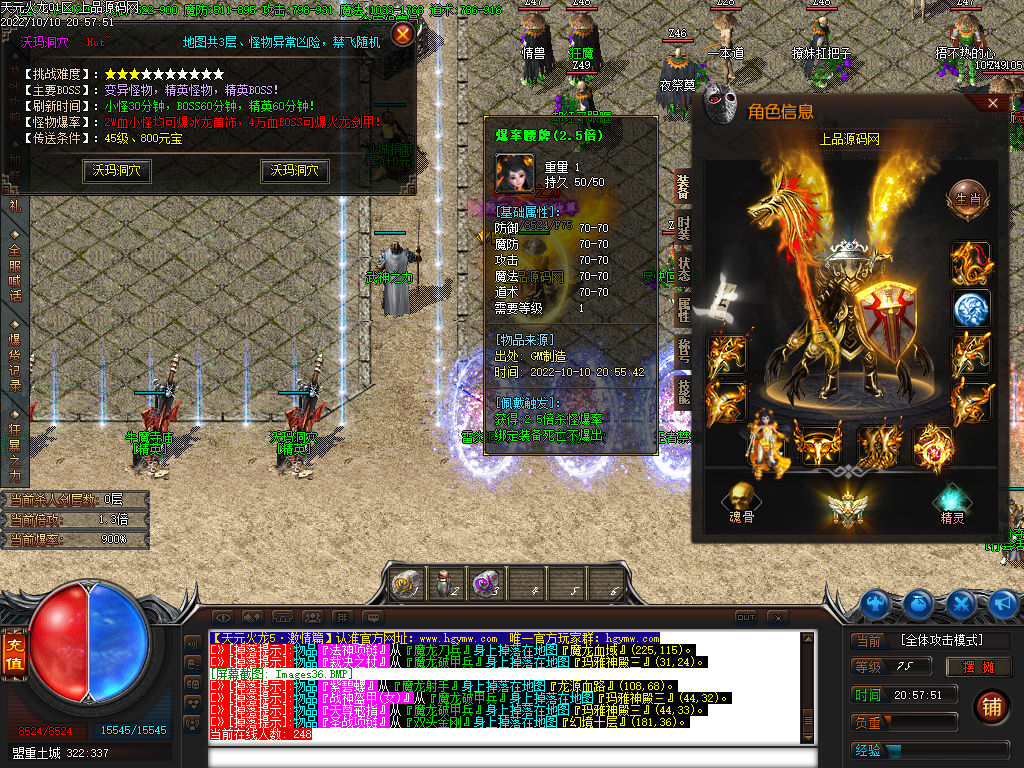Use the potion jar in hotbar slot 2

444,583
